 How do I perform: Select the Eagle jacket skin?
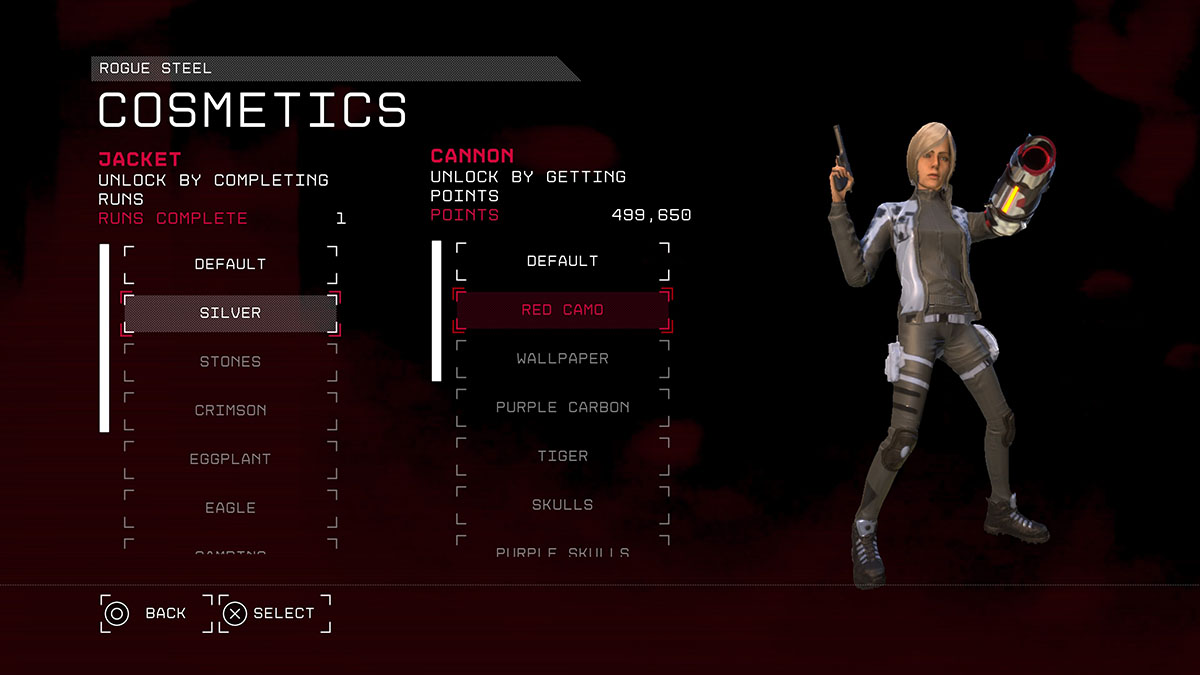(230, 508)
